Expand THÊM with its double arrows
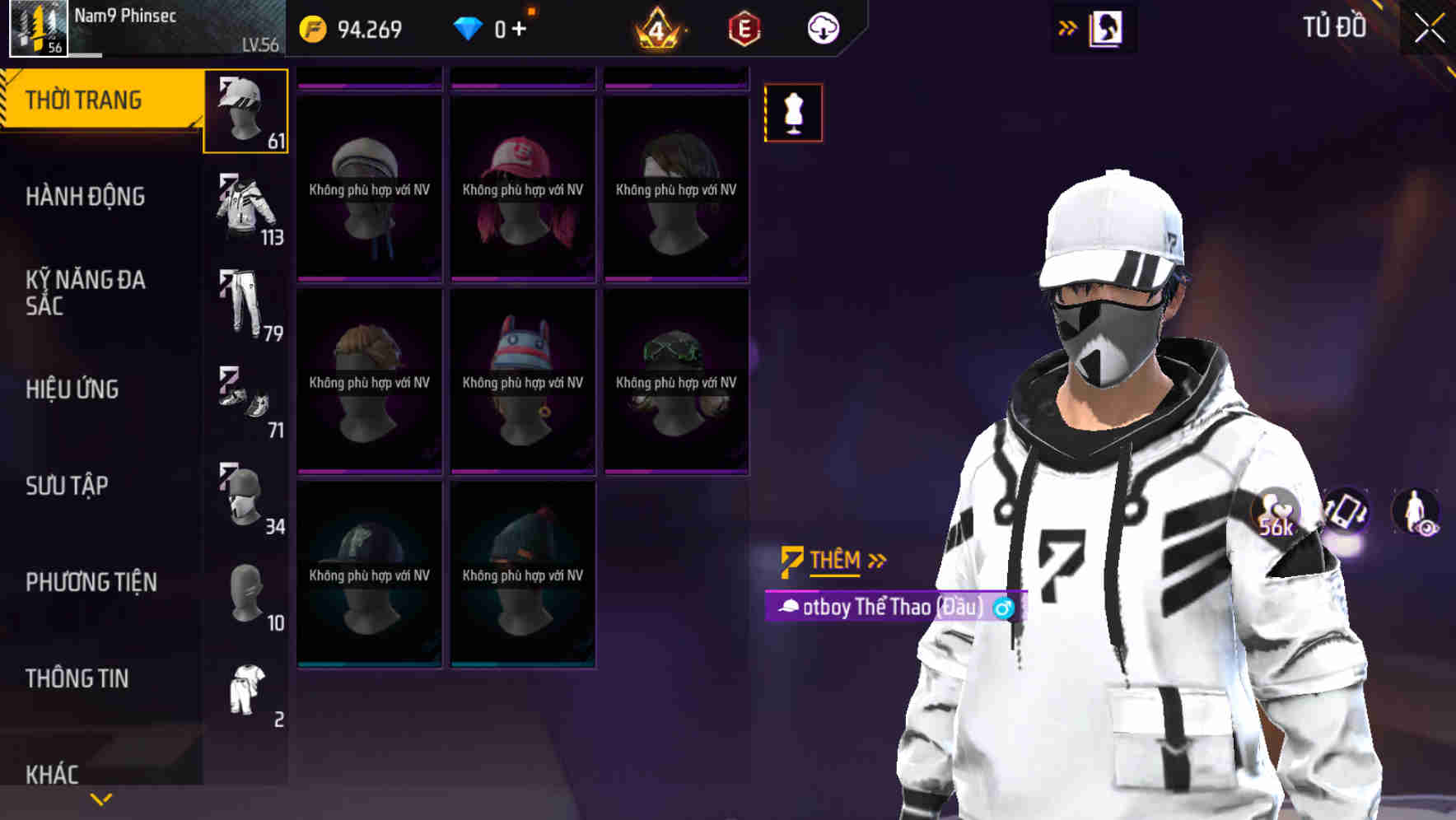The width and height of the screenshot is (1456, 820). point(876,561)
